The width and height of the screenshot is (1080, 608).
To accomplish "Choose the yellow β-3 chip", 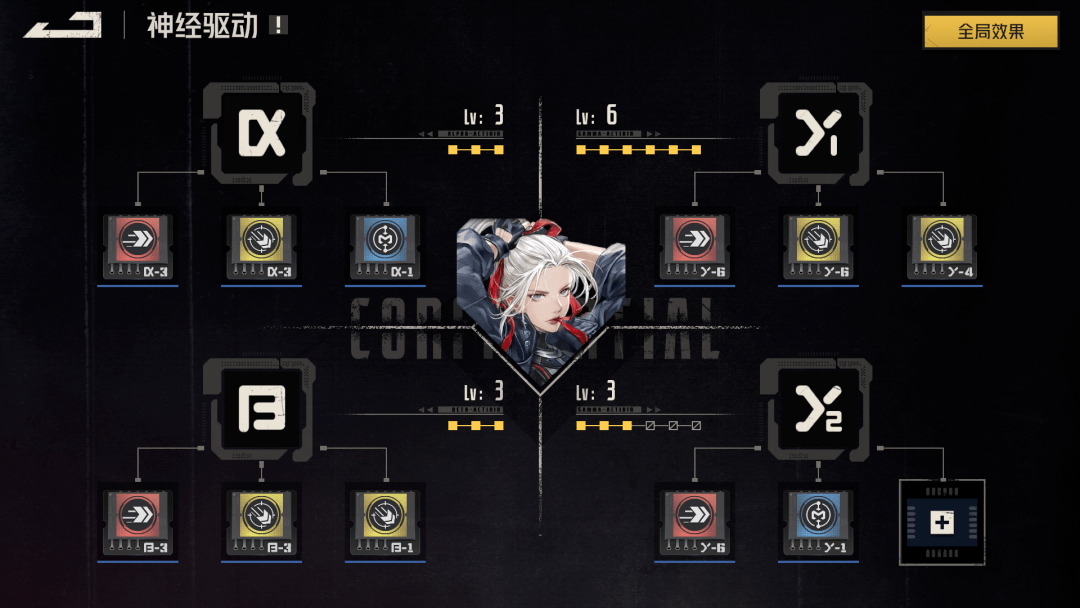I will pyautogui.click(x=261, y=520).
